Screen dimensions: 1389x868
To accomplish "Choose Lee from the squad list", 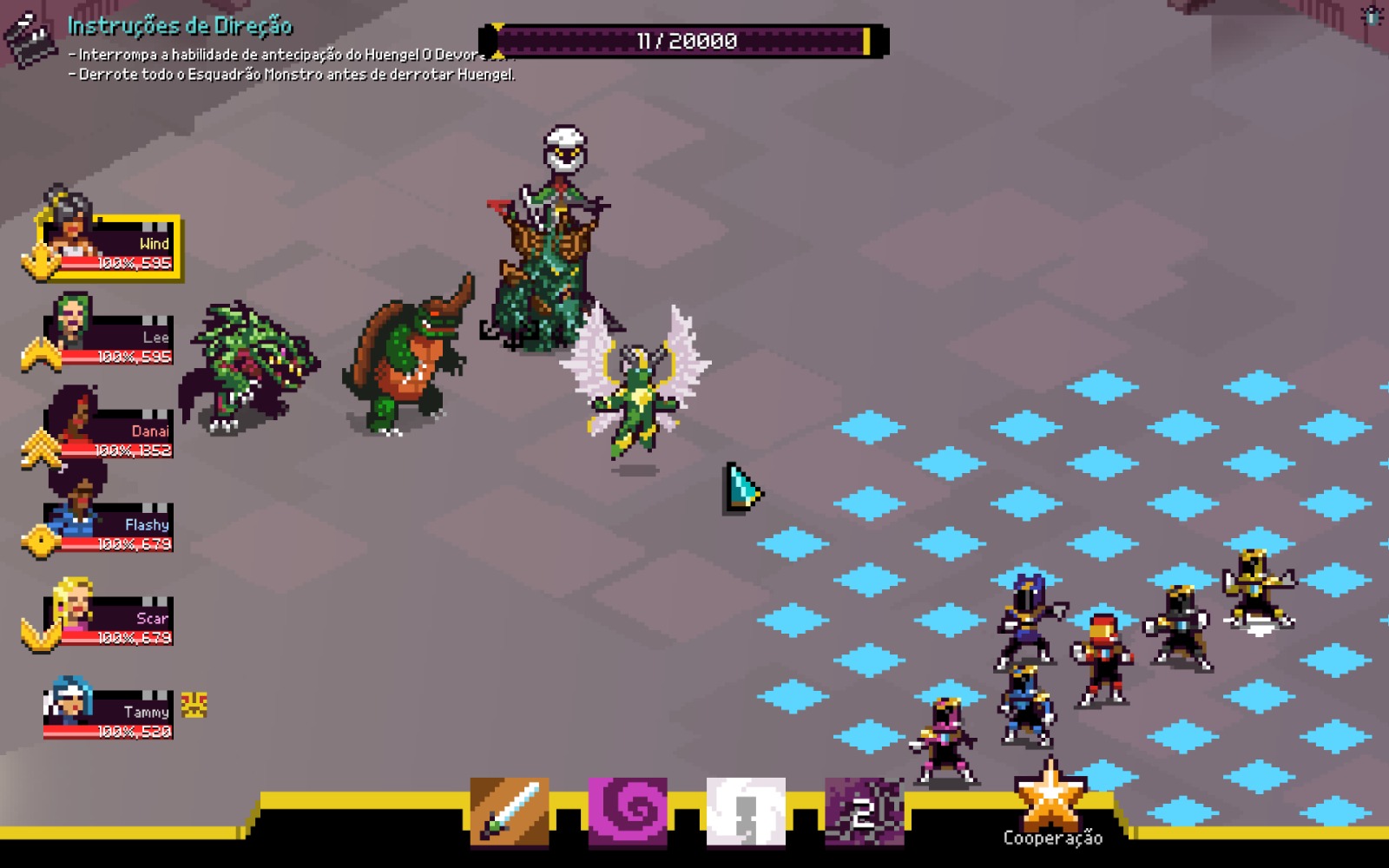I will coord(111,339).
